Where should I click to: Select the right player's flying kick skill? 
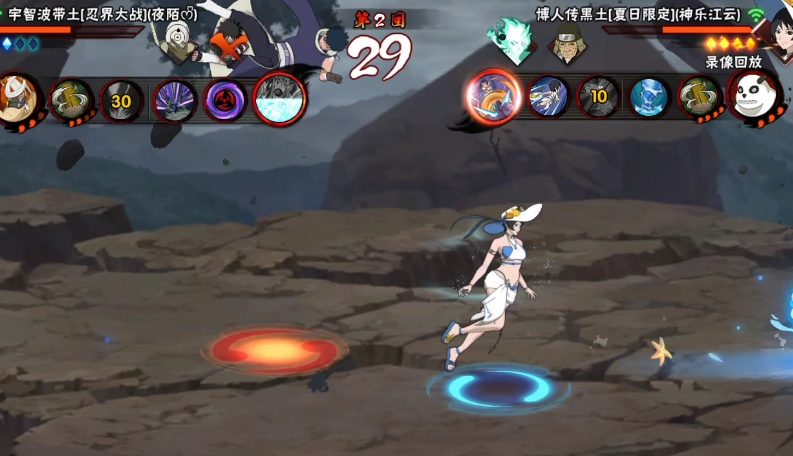click(x=548, y=97)
